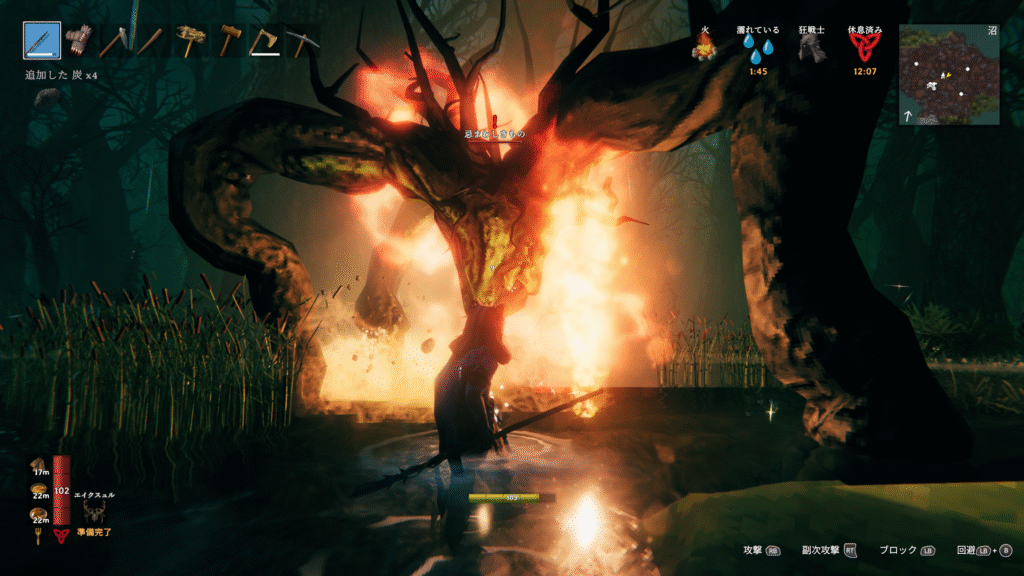The height and width of the screenshot is (576, 1024).
Task: Equip the wooden hammer from hotbar
Action: pos(230,41)
